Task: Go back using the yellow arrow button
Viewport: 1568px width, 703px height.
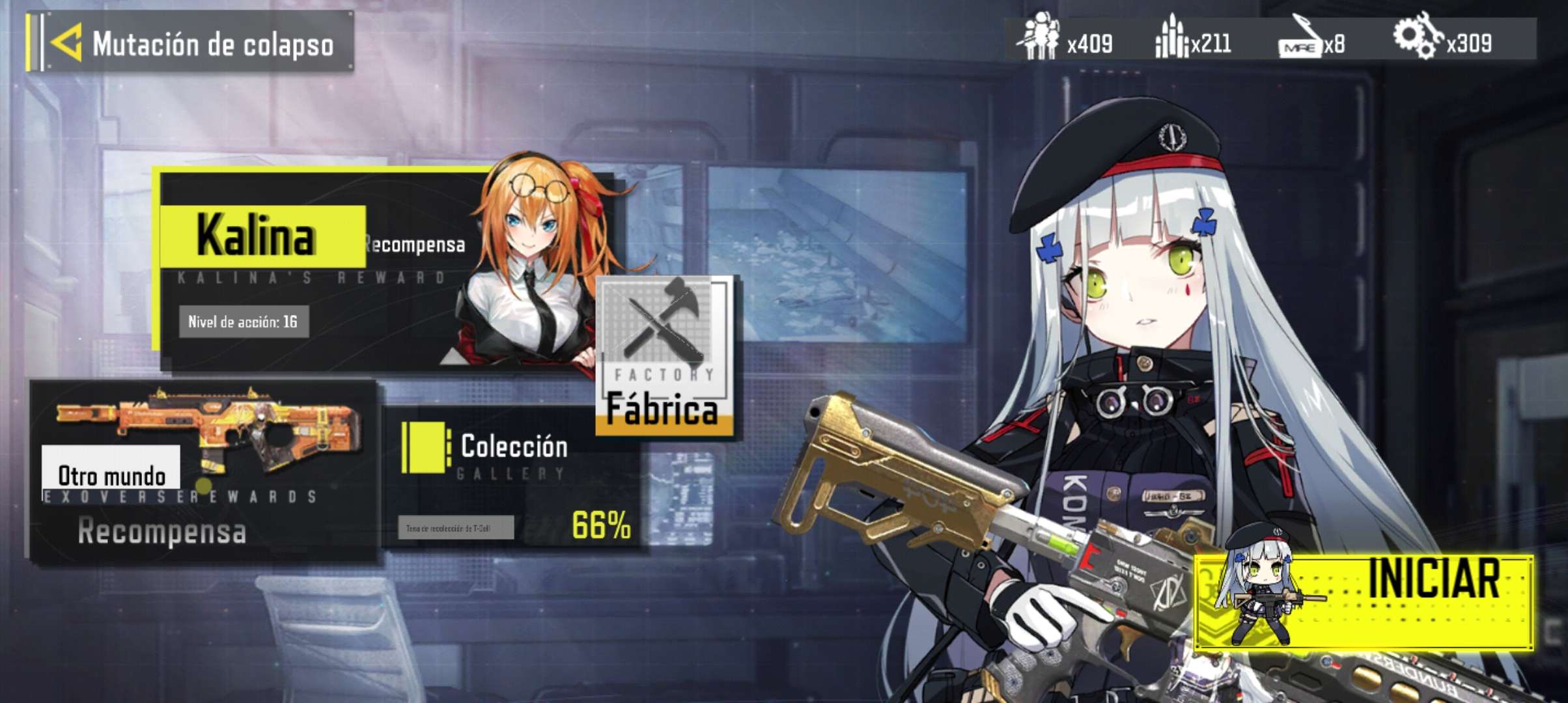Action: pyautogui.click(x=66, y=43)
